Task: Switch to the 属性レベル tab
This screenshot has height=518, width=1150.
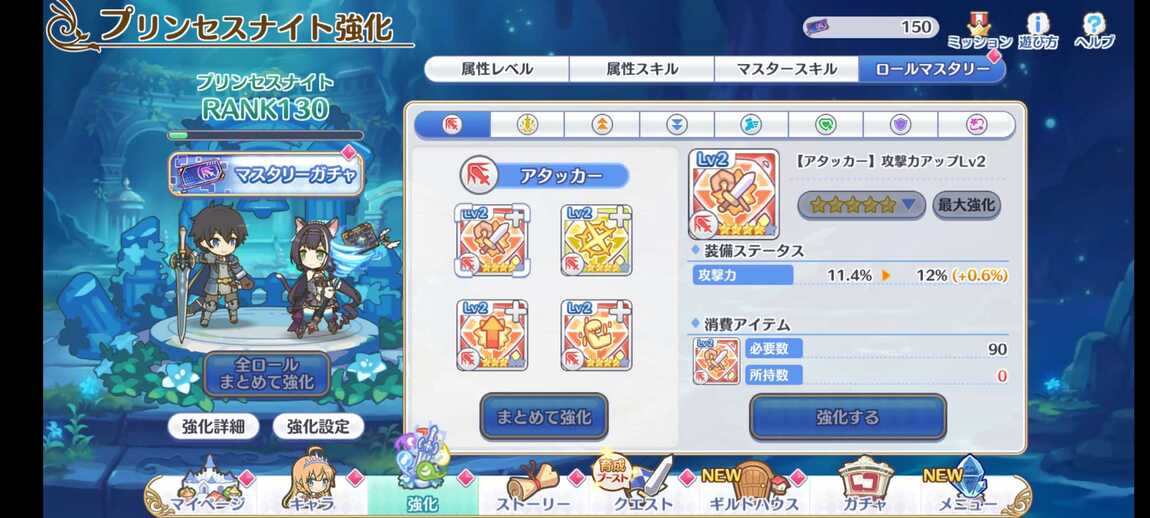Action: tap(497, 69)
